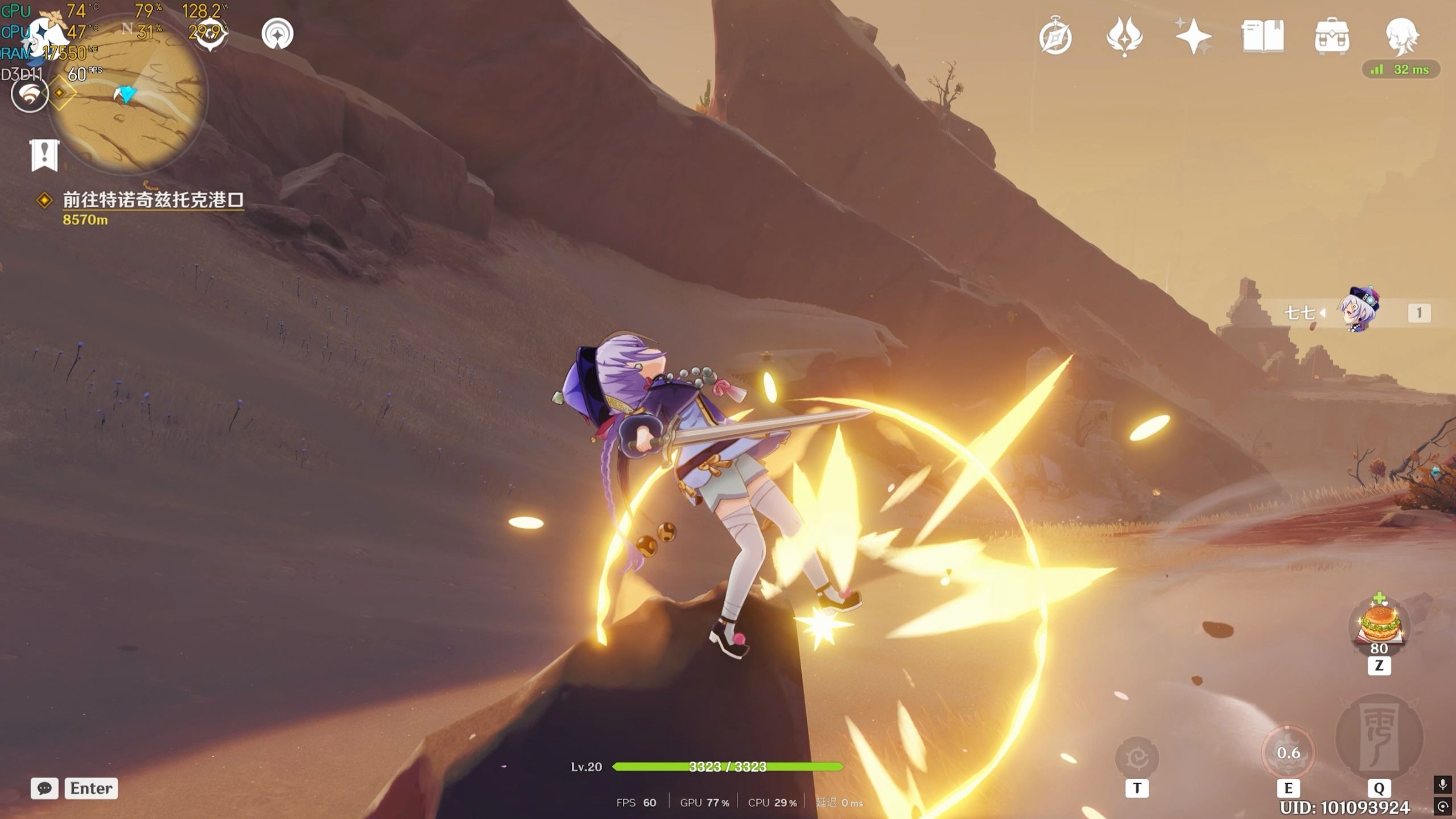
Task: Open the circular icon right of minimap
Action: (x=278, y=34)
